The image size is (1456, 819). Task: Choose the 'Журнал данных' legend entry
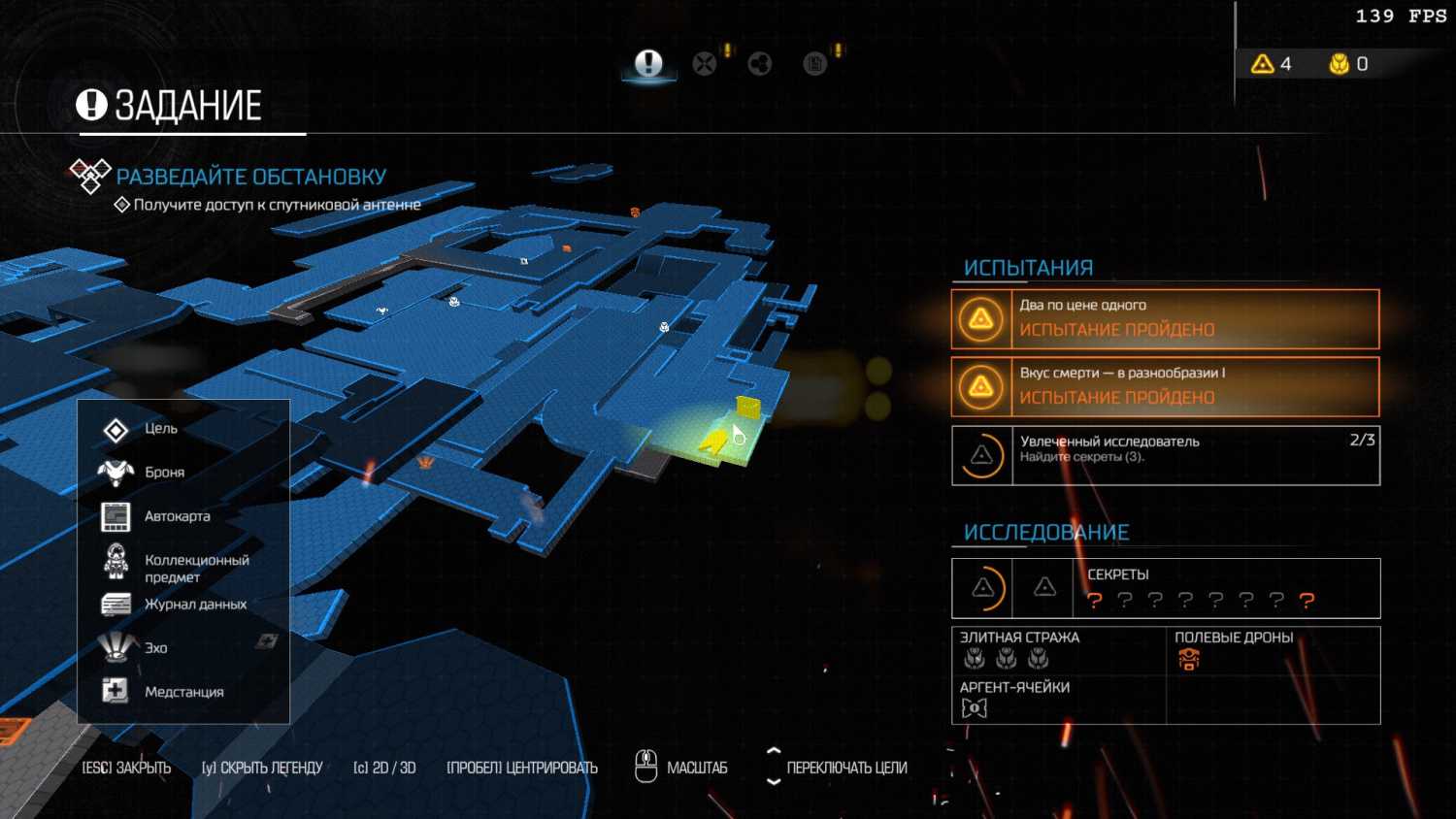click(x=195, y=605)
